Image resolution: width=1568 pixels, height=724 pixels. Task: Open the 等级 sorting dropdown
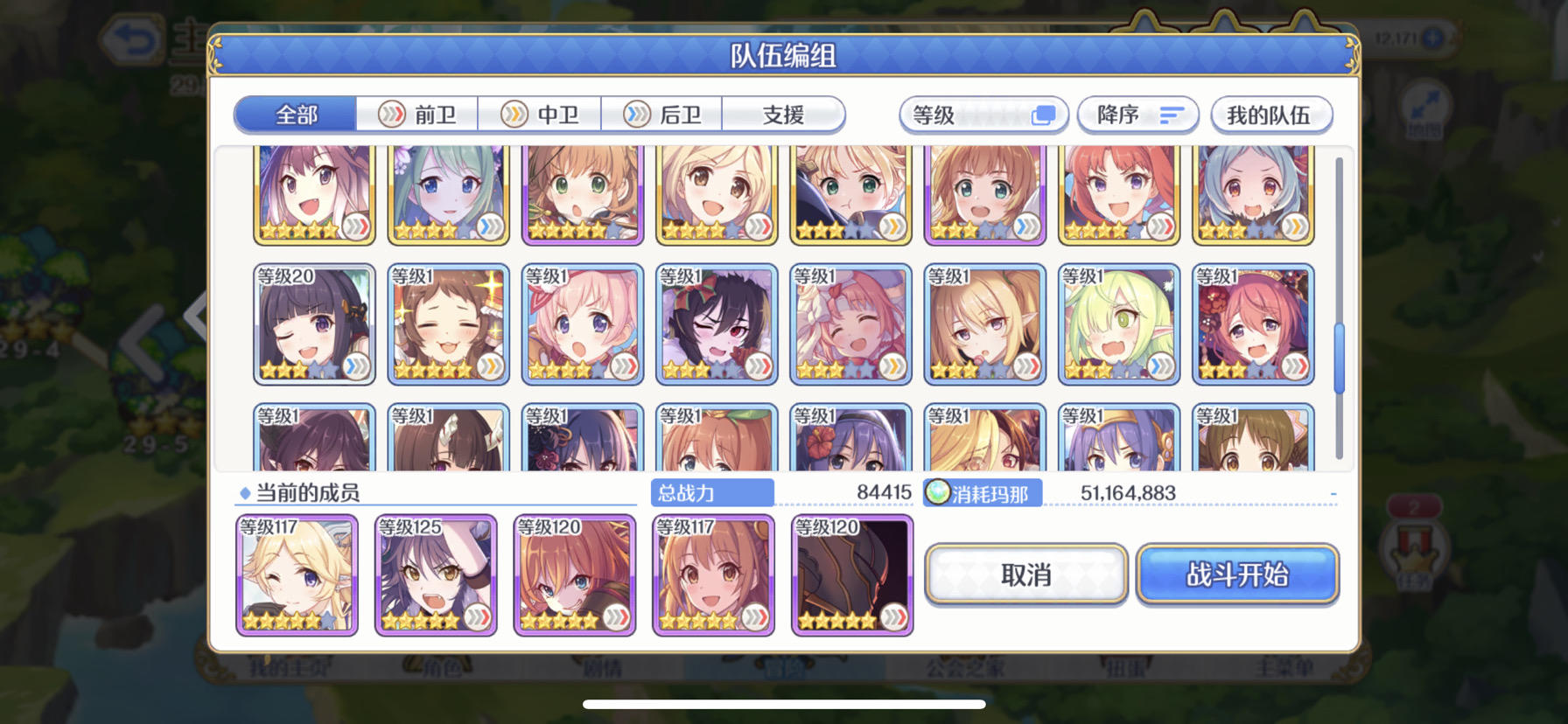click(x=983, y=115)
